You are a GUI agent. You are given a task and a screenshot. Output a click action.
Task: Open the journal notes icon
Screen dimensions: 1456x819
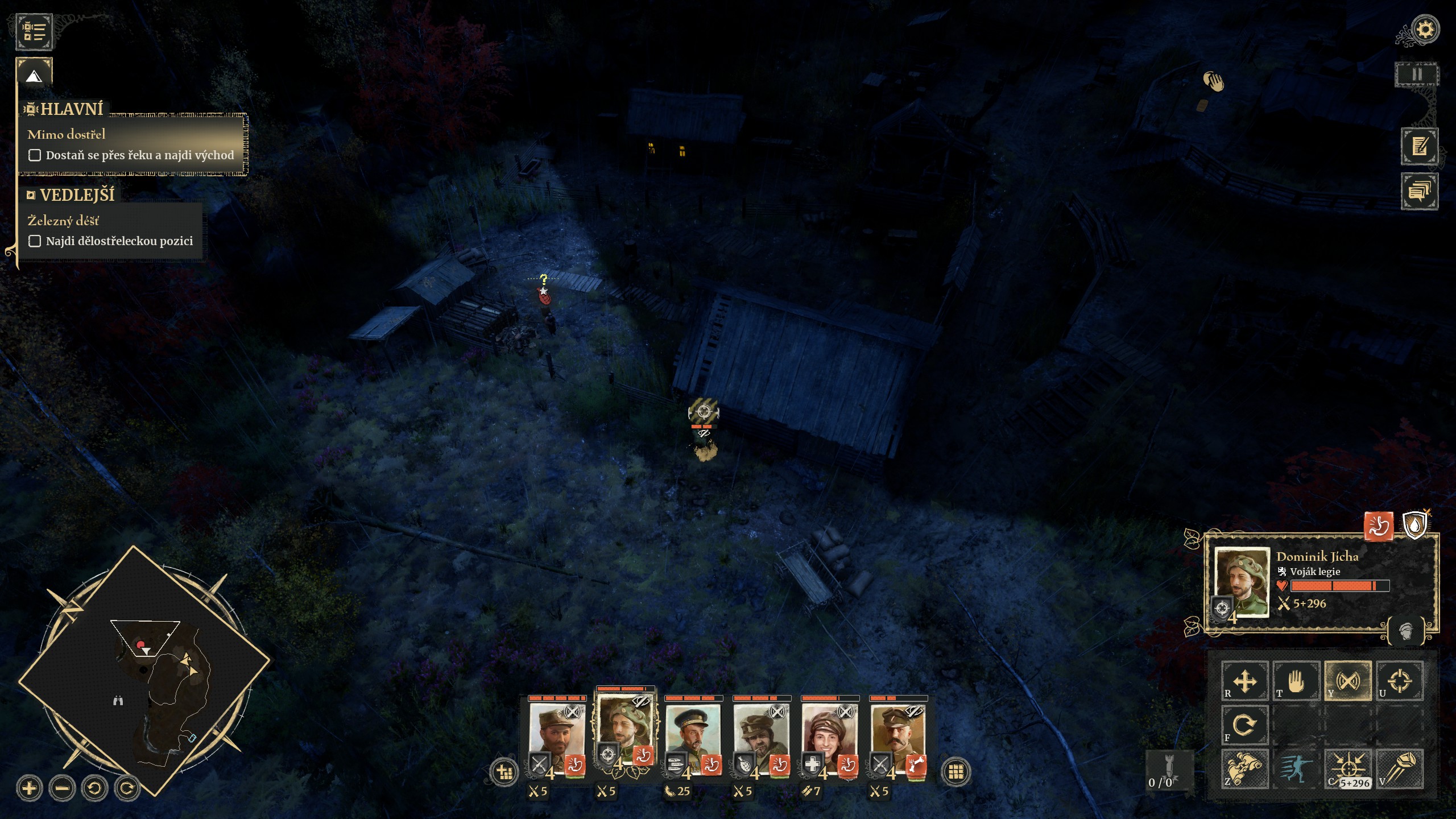click(1419, 146)
